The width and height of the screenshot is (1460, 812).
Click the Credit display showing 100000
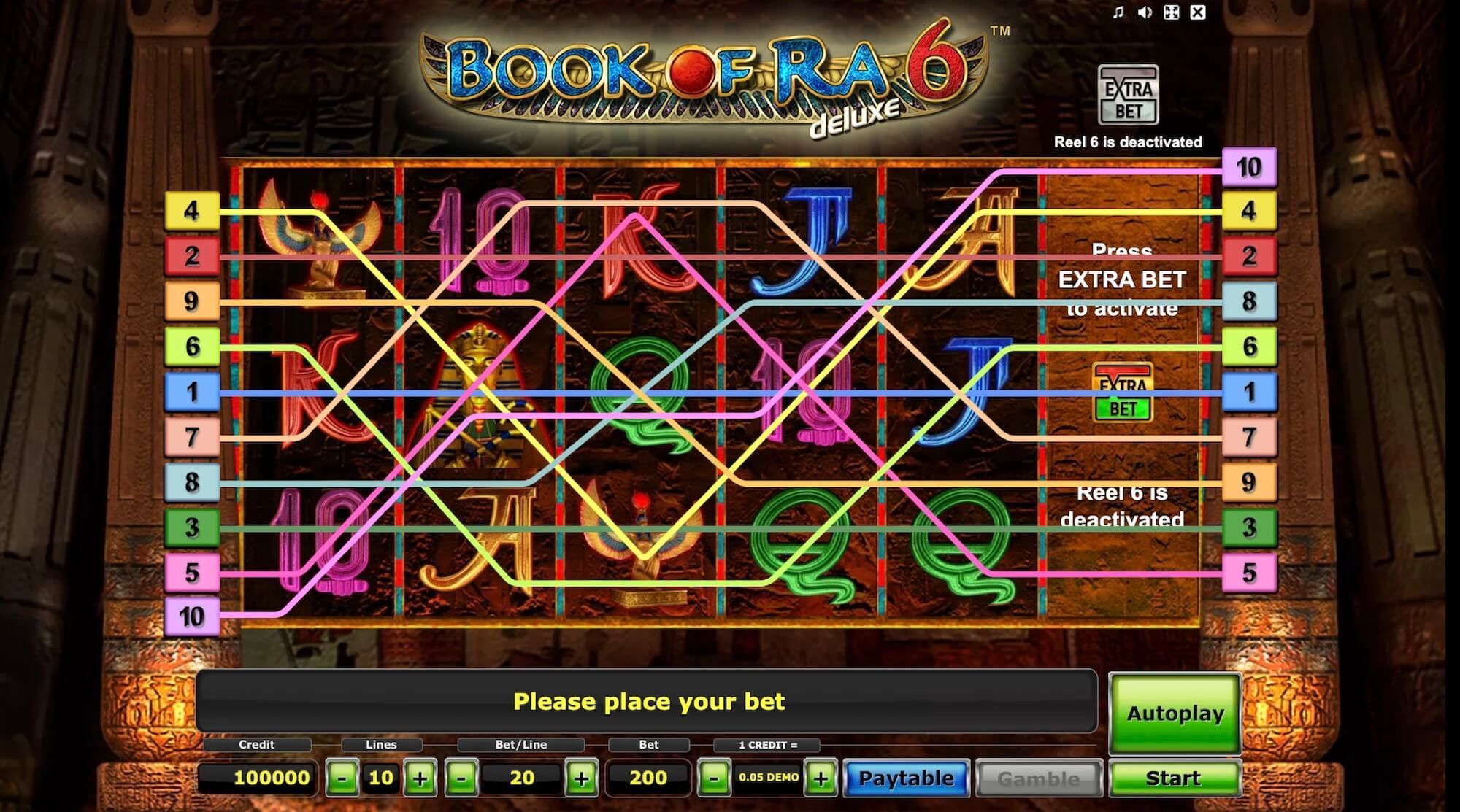point(271,778)
